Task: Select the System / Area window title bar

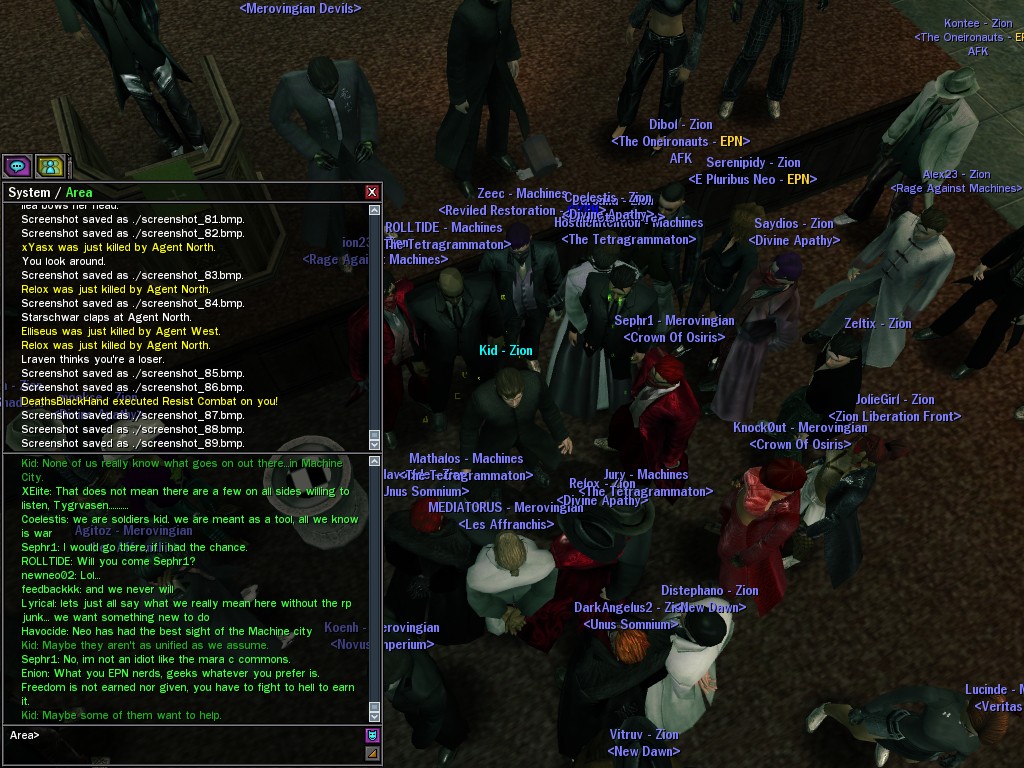Action: [180, 192]
